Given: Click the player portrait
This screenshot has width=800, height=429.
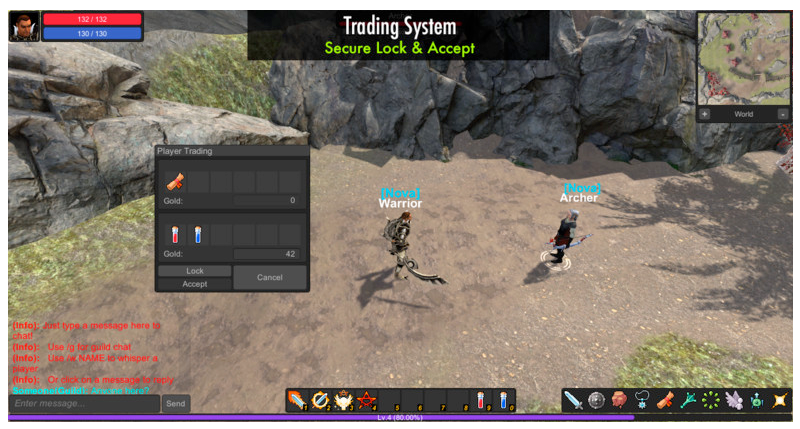Looking at the screenshot, I should tap(24, 26).
